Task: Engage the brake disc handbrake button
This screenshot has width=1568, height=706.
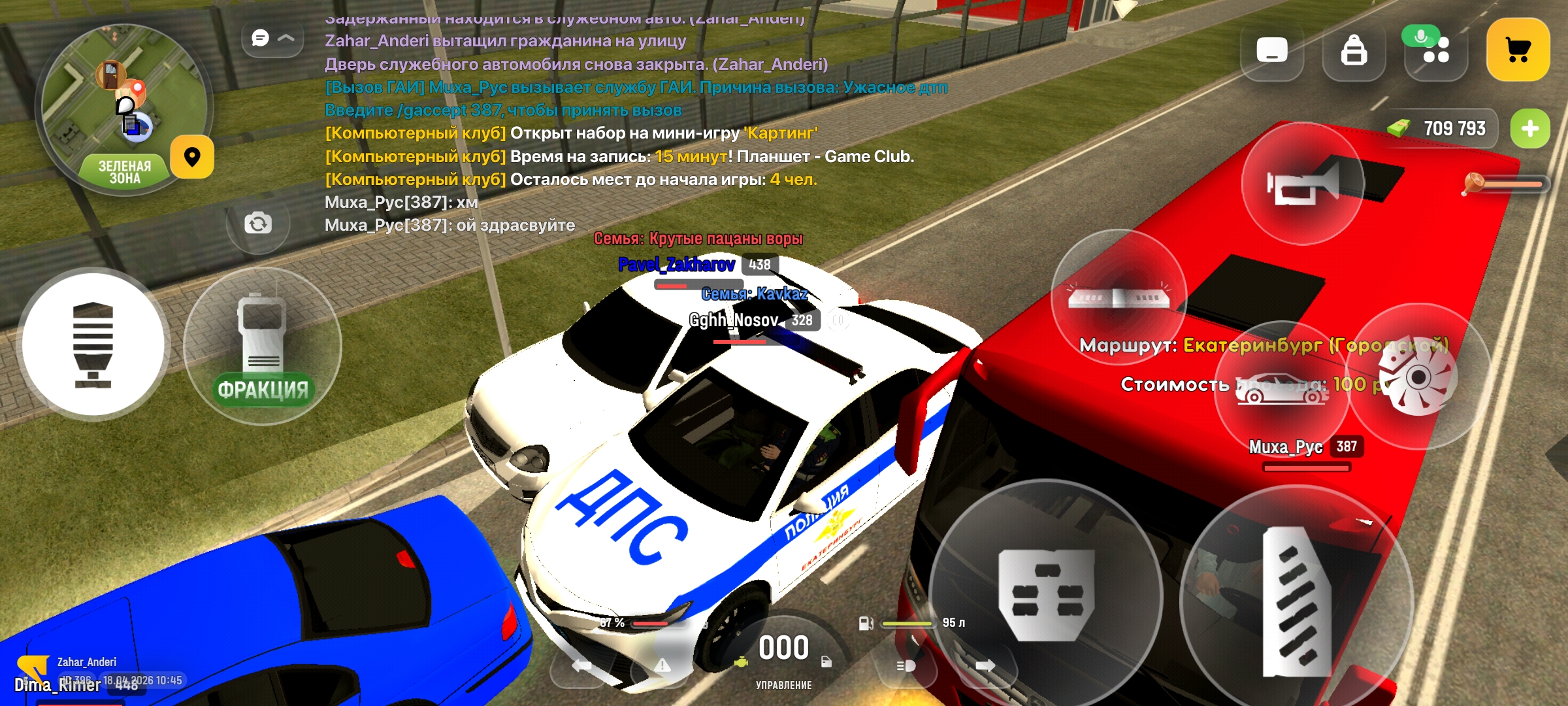Action: coord(1418,377)
